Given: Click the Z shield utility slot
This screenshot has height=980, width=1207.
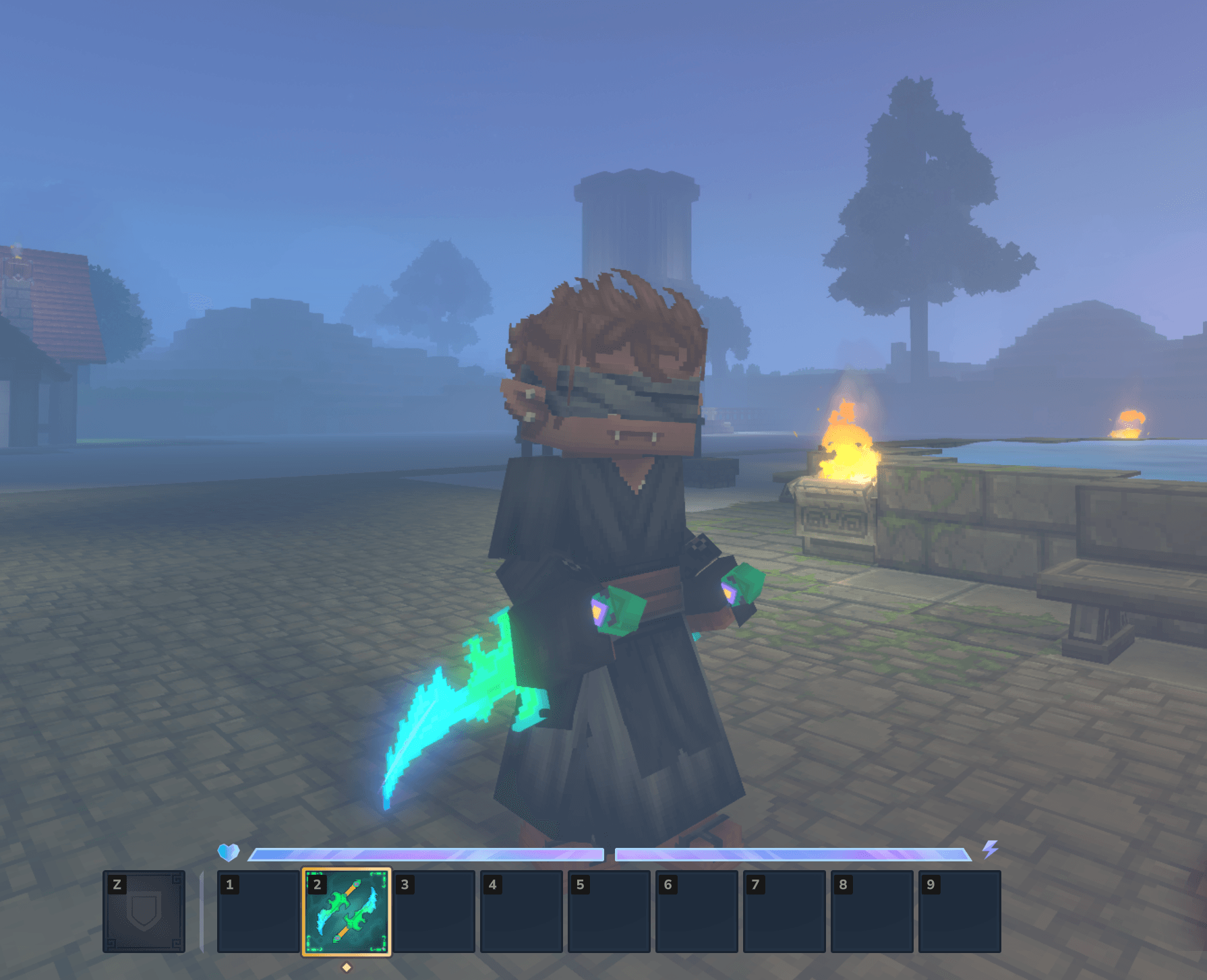Looking at the screenshot, I should click(x=144, y=911).
